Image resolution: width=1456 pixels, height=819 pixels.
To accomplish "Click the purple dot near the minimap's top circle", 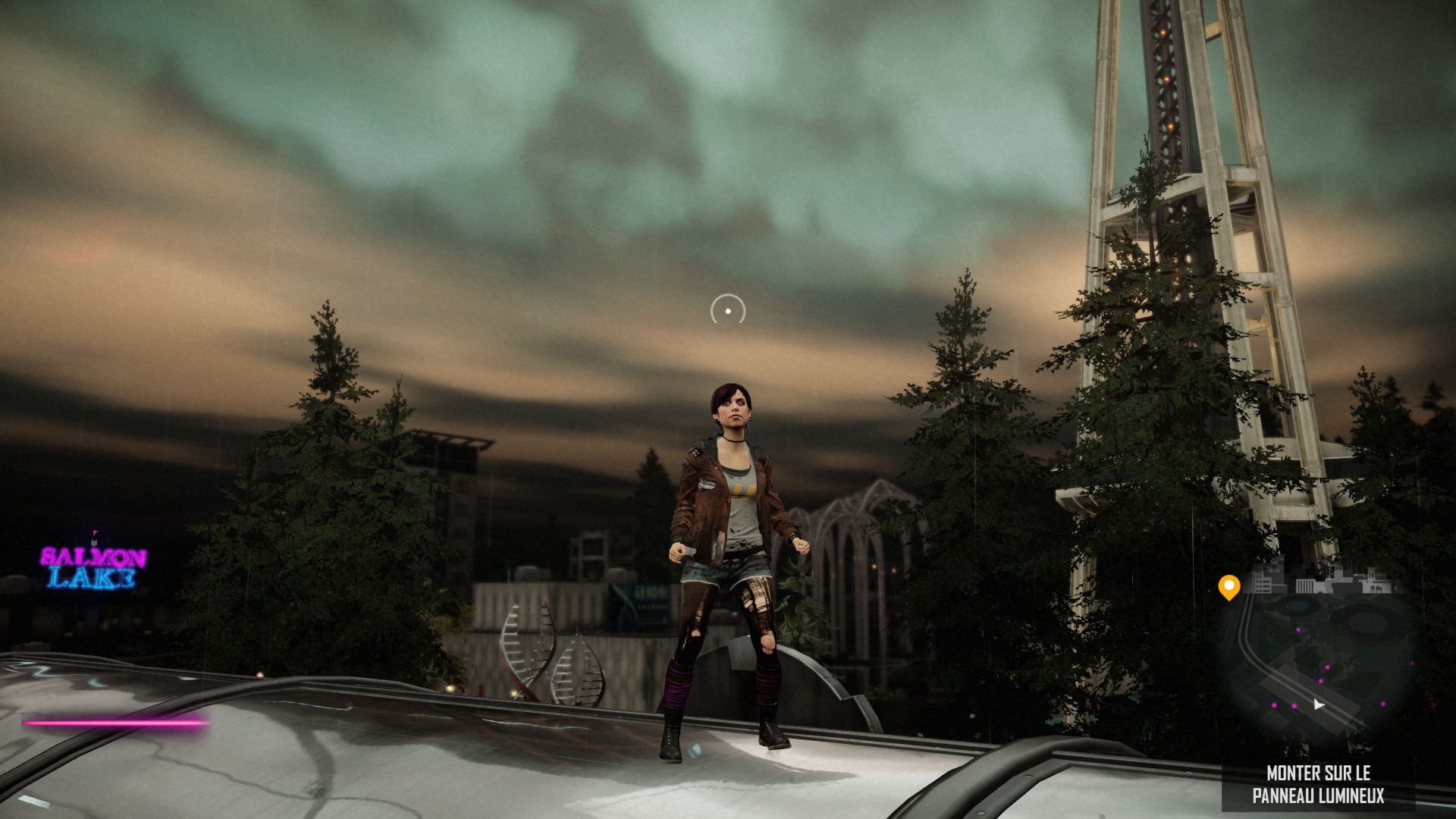I will [1298, 629].
